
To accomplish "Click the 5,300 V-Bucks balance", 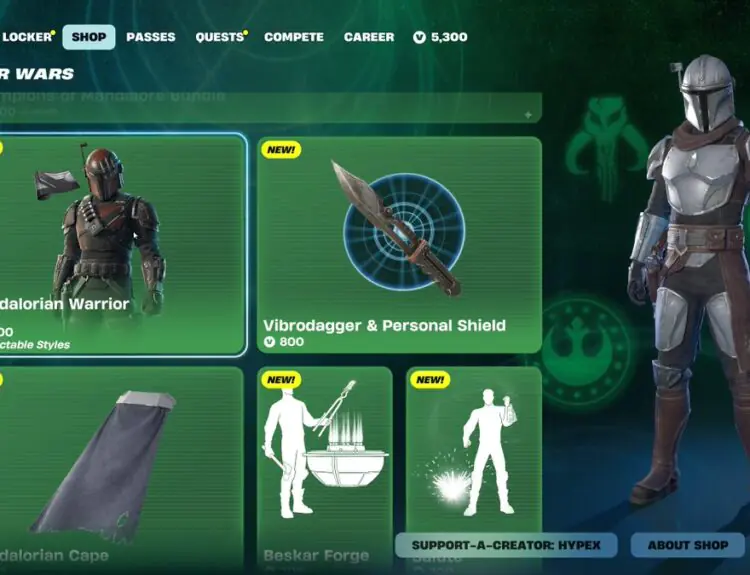I will click(440, 37).
